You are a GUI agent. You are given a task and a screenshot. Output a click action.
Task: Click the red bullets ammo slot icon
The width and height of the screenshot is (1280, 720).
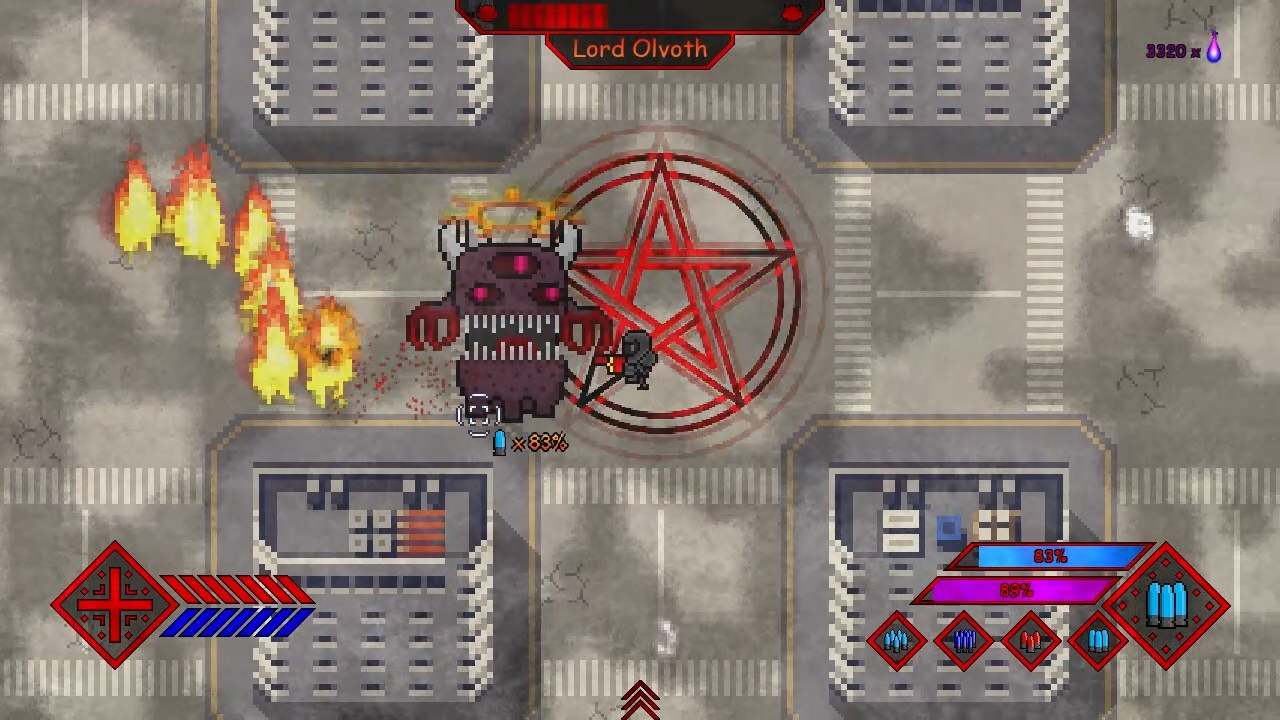click(1030, 640)
